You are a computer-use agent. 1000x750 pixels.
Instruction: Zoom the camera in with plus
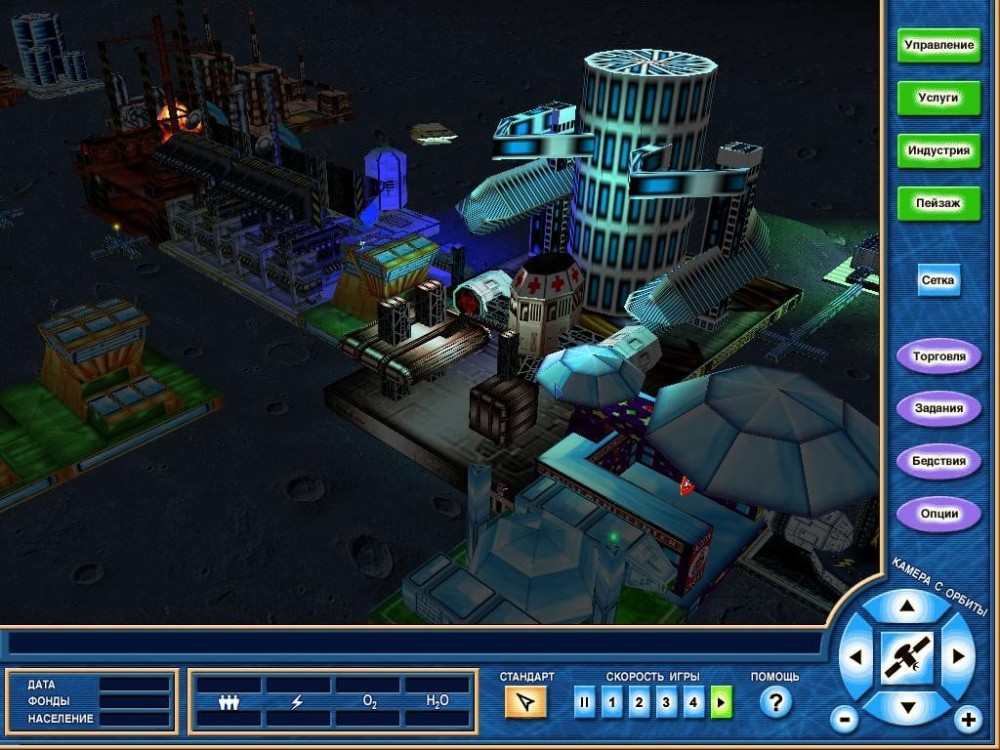(x=967, y=718)
